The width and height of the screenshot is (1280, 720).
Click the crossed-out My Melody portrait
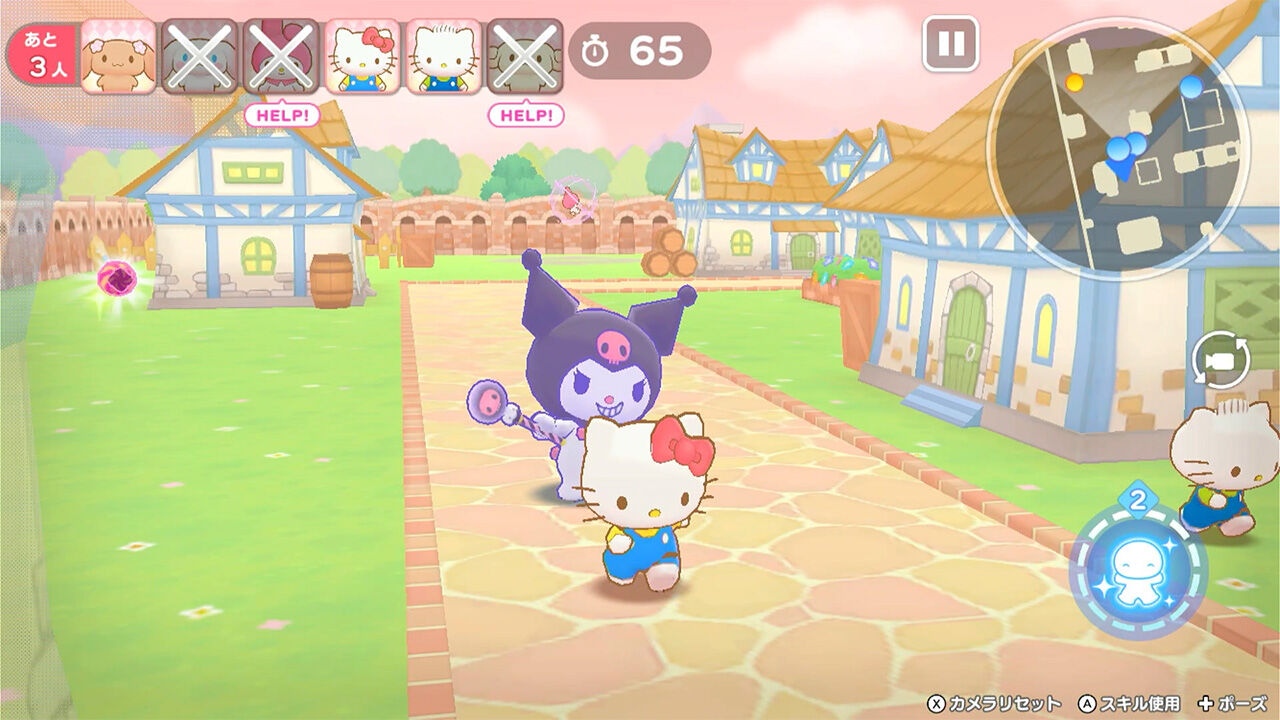tap(281, 55)
